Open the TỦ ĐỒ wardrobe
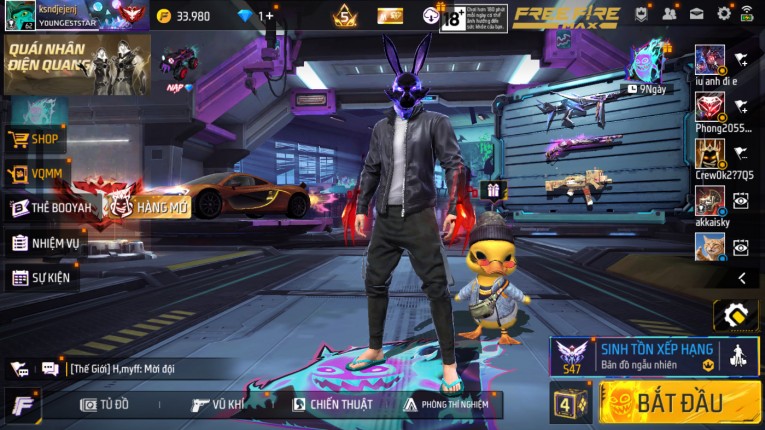 click(x=105, y=404)
